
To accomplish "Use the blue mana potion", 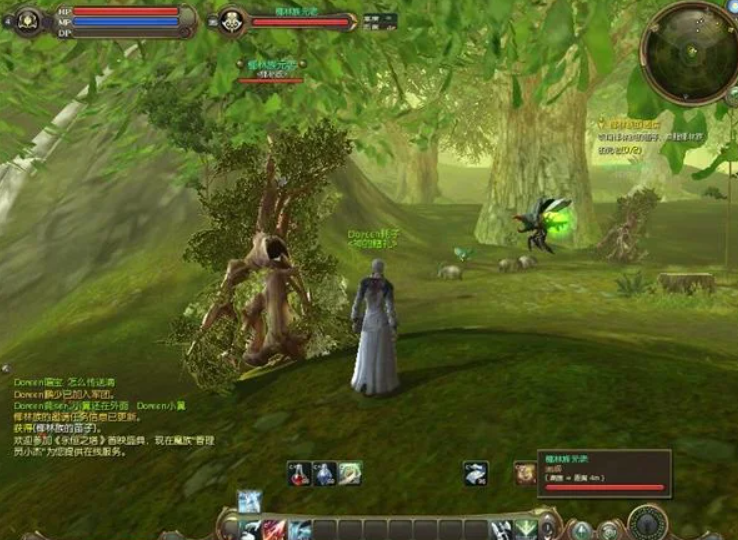I will [325, 473].
